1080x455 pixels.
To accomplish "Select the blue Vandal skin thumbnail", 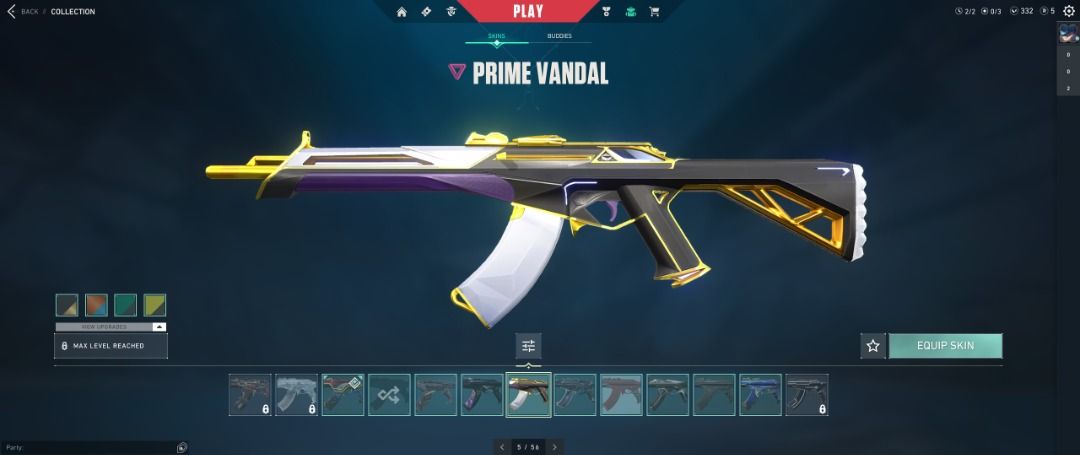I will tap(760, 395).
